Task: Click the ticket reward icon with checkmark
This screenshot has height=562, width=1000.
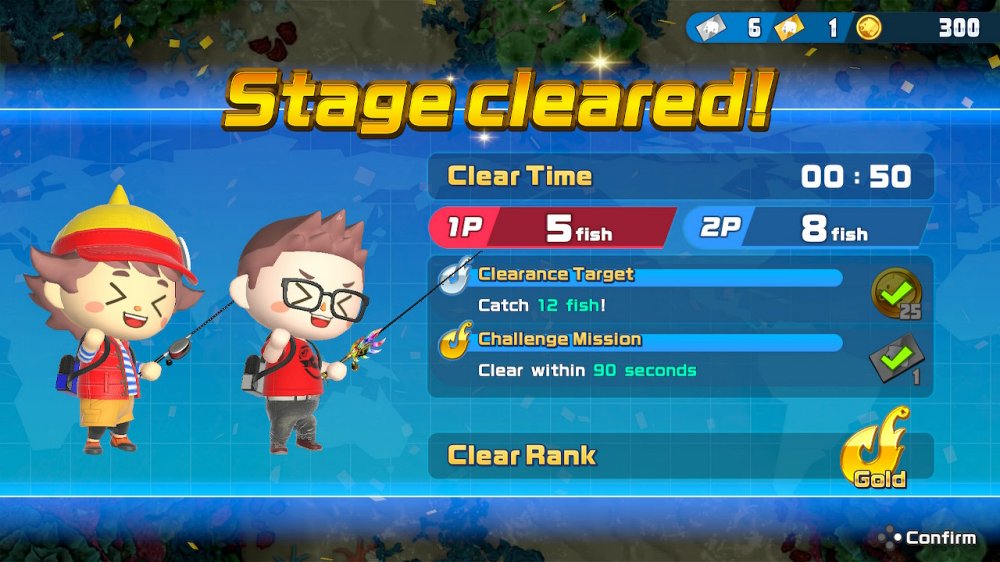Action: pos(897,358)
